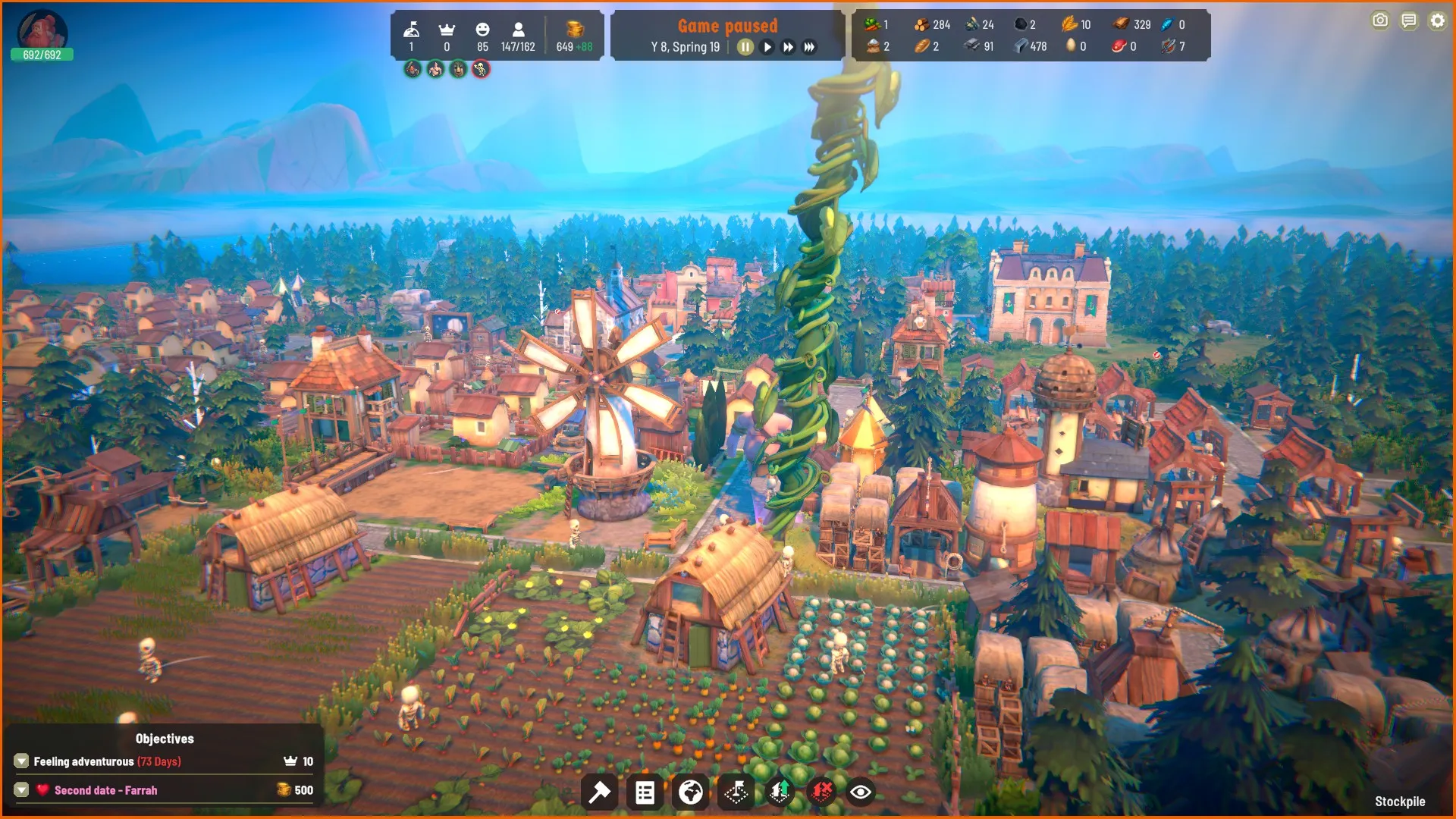Set game speed to double fast-forward

point(789,47)
